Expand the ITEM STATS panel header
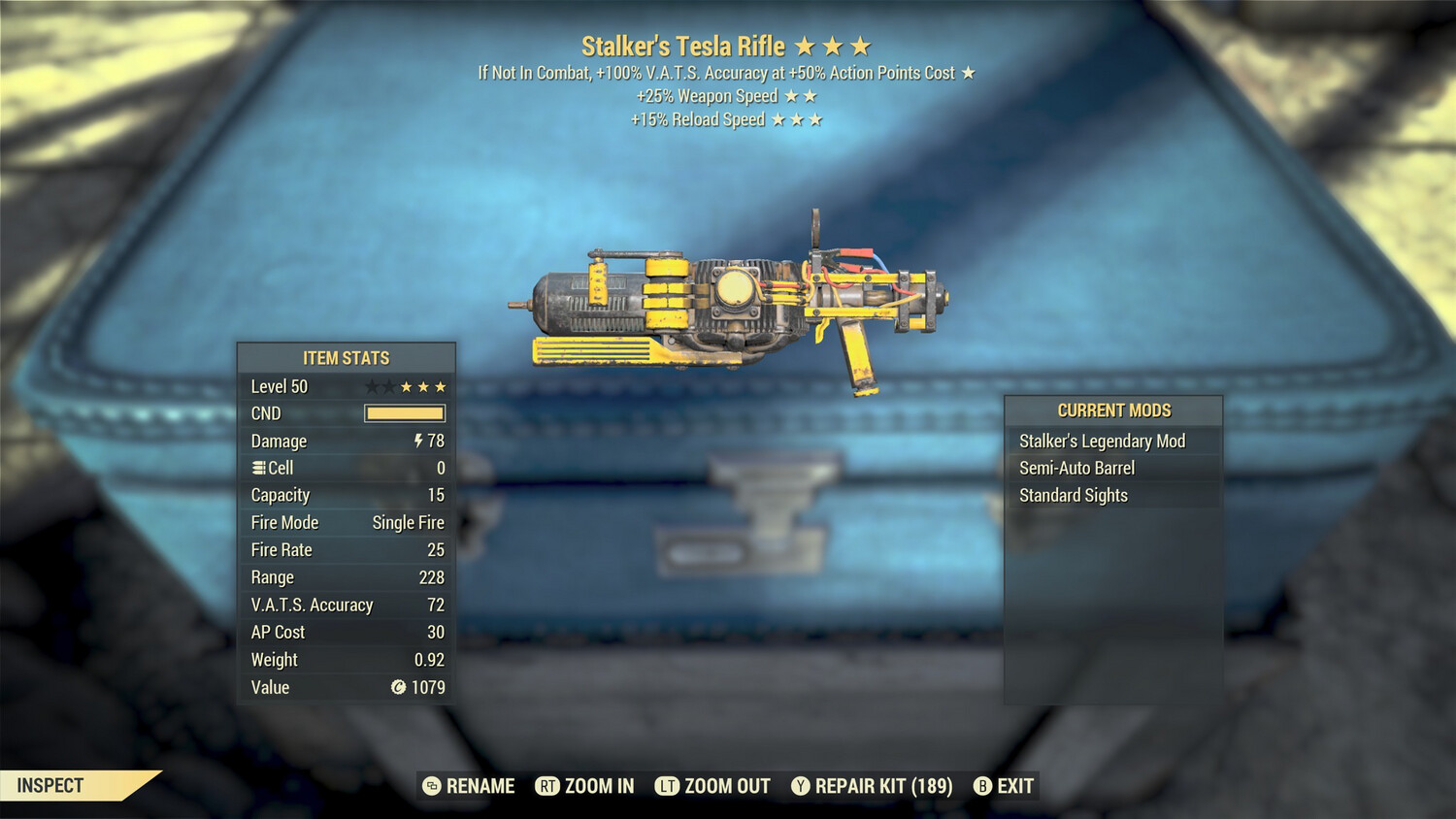This screenshot has height=819, width=1456. click(346, 357)
